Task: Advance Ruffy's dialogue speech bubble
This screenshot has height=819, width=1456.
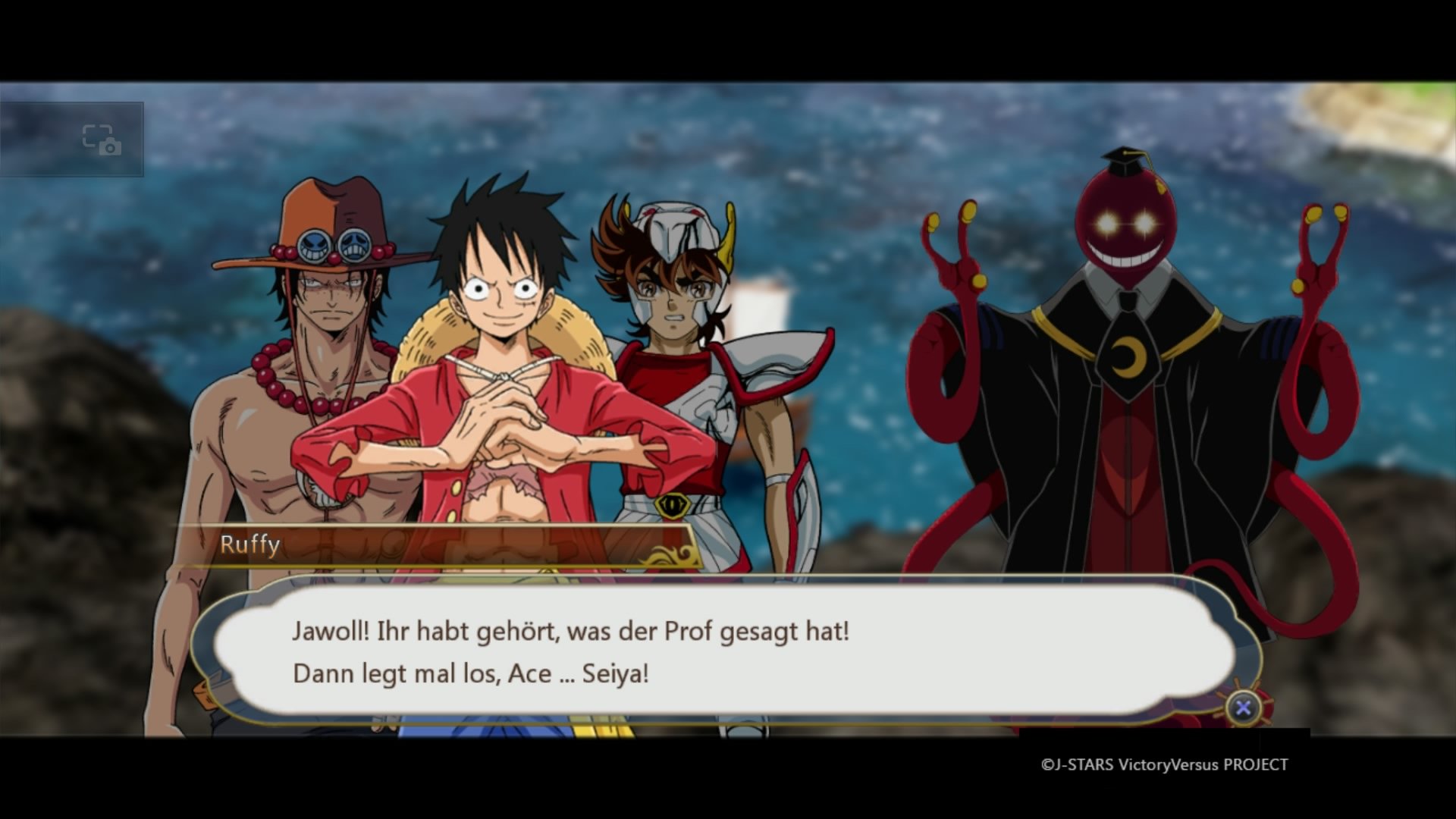Action: (1243, 708)
